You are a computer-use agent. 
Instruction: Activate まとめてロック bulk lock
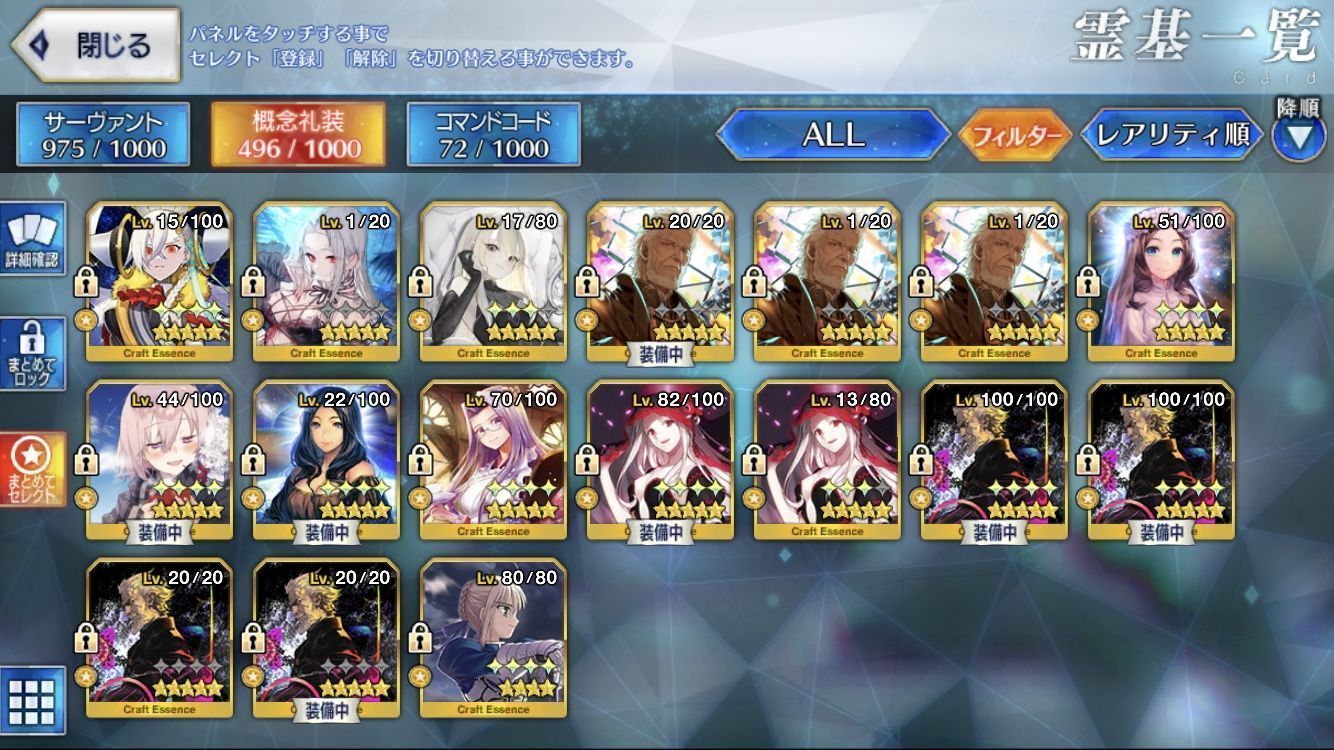click(32, 355)
